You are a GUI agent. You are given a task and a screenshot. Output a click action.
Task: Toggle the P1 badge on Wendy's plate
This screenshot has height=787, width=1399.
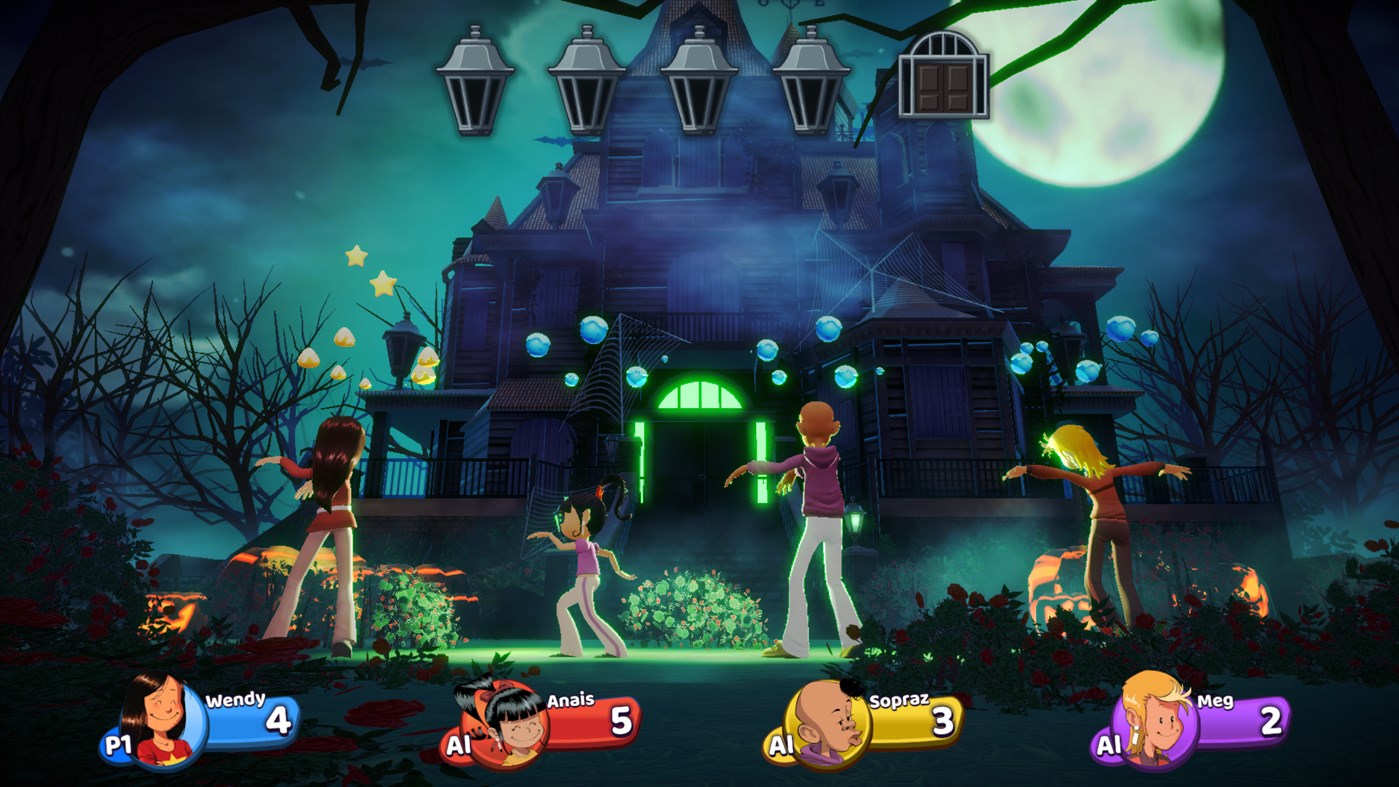coord(121,745)
